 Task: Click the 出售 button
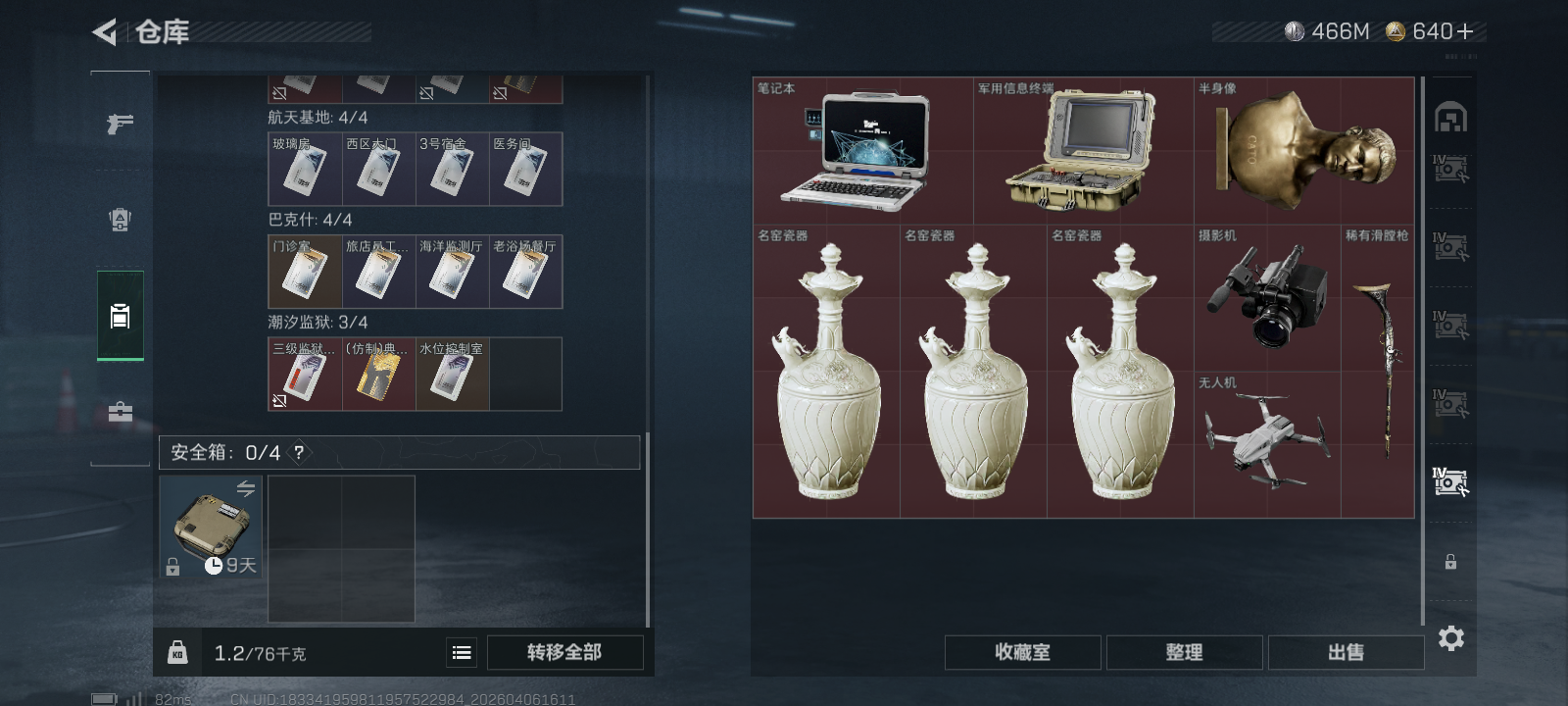[x=1346, y=651]
